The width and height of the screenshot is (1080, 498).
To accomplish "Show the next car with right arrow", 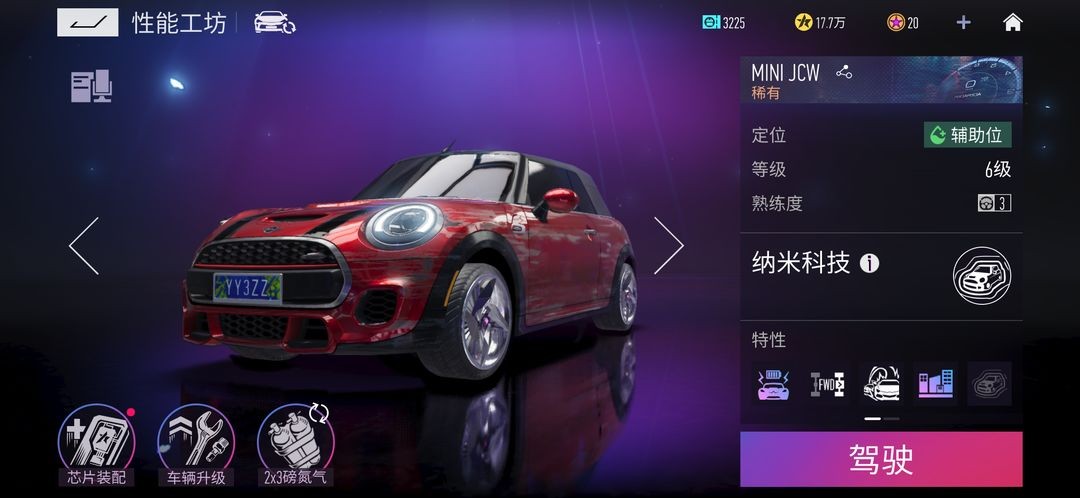I will point(668,246).
